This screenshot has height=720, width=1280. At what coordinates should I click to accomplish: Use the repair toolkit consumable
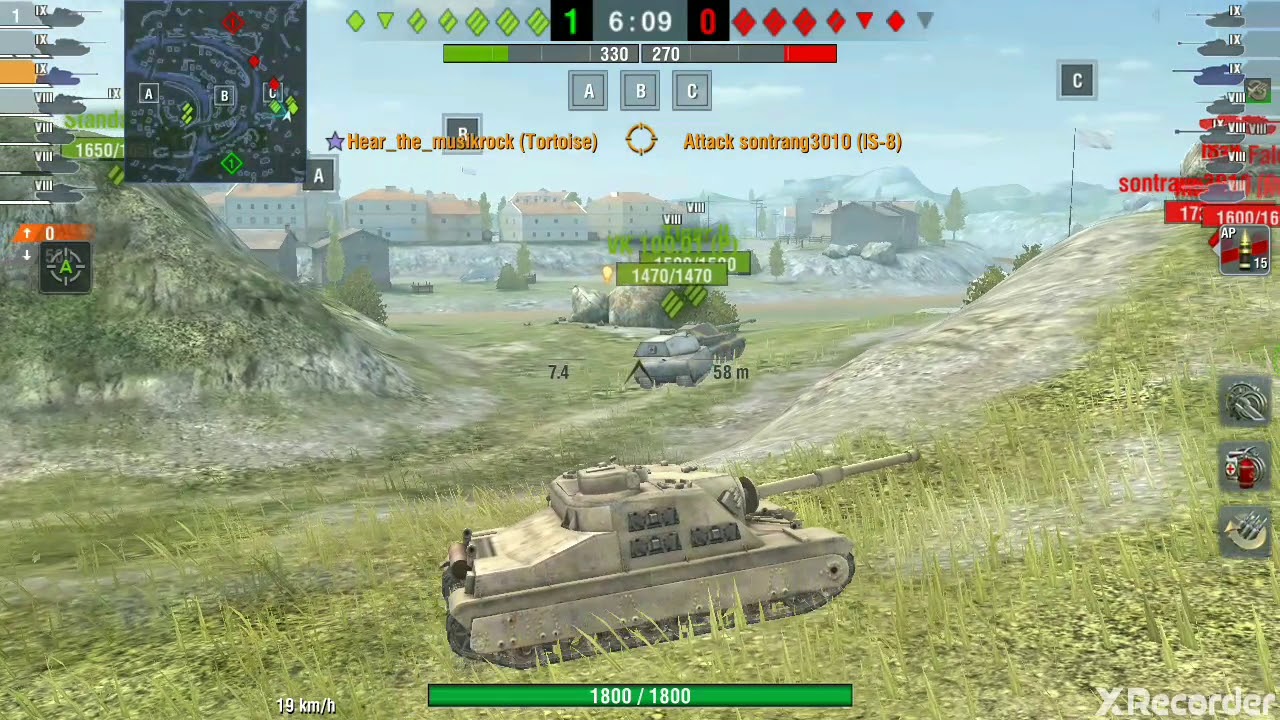pyautogui.click(x=1243, y=400)
